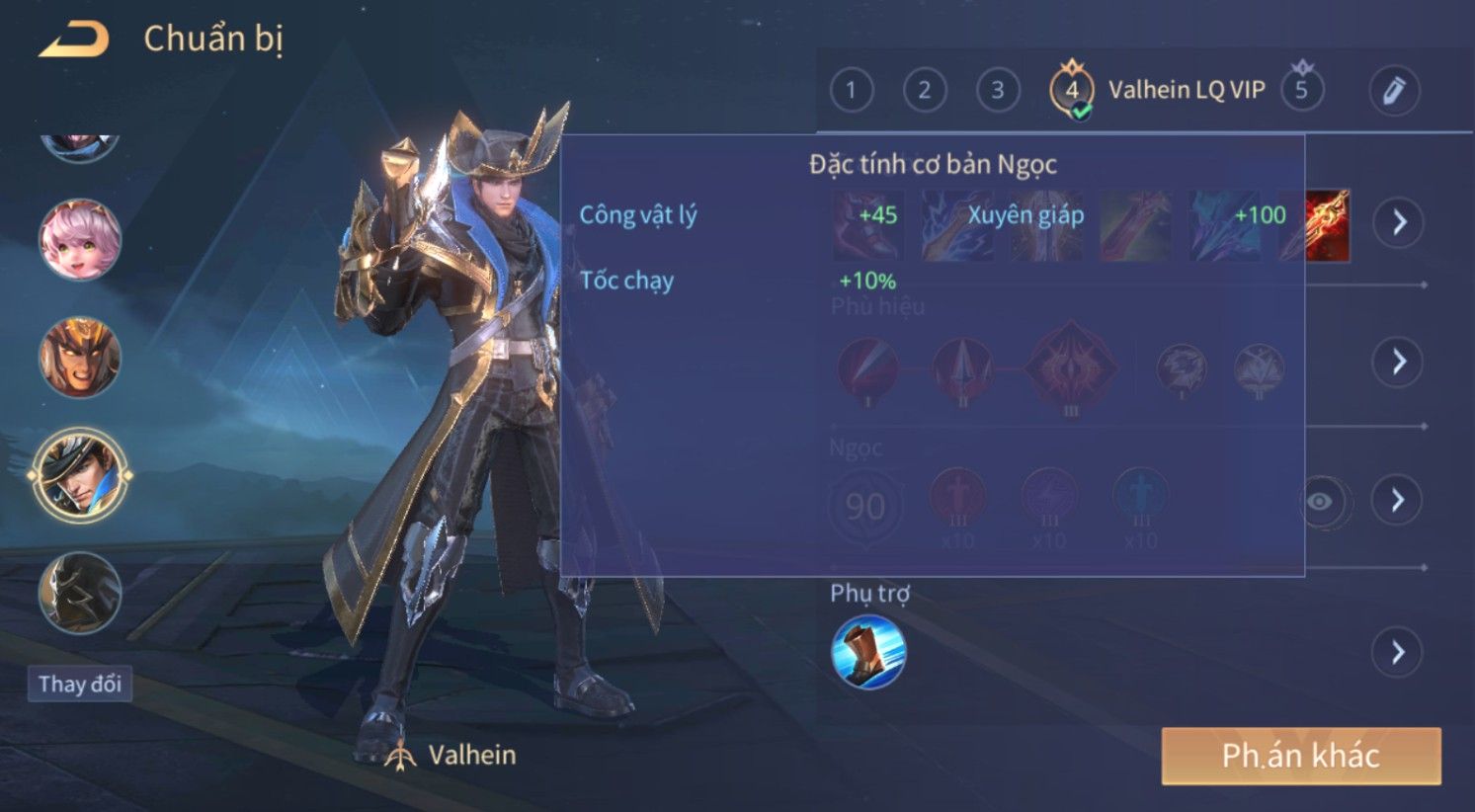1475x812 pixels.
Task: Switch to preset slot number 5
Action: pos(1301,90)
